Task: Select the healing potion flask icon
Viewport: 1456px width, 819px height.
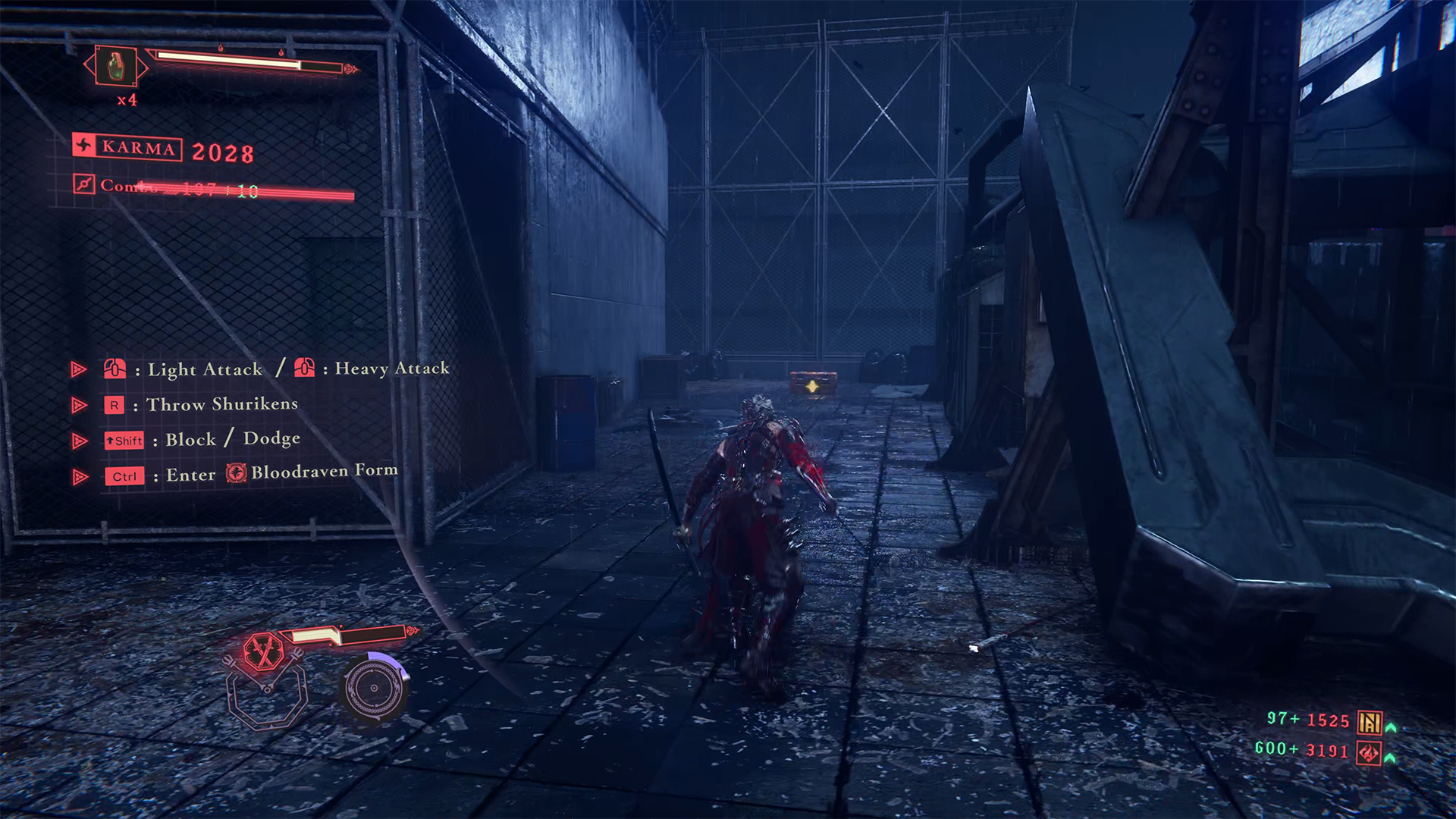Action: click(x=115, y=67)
